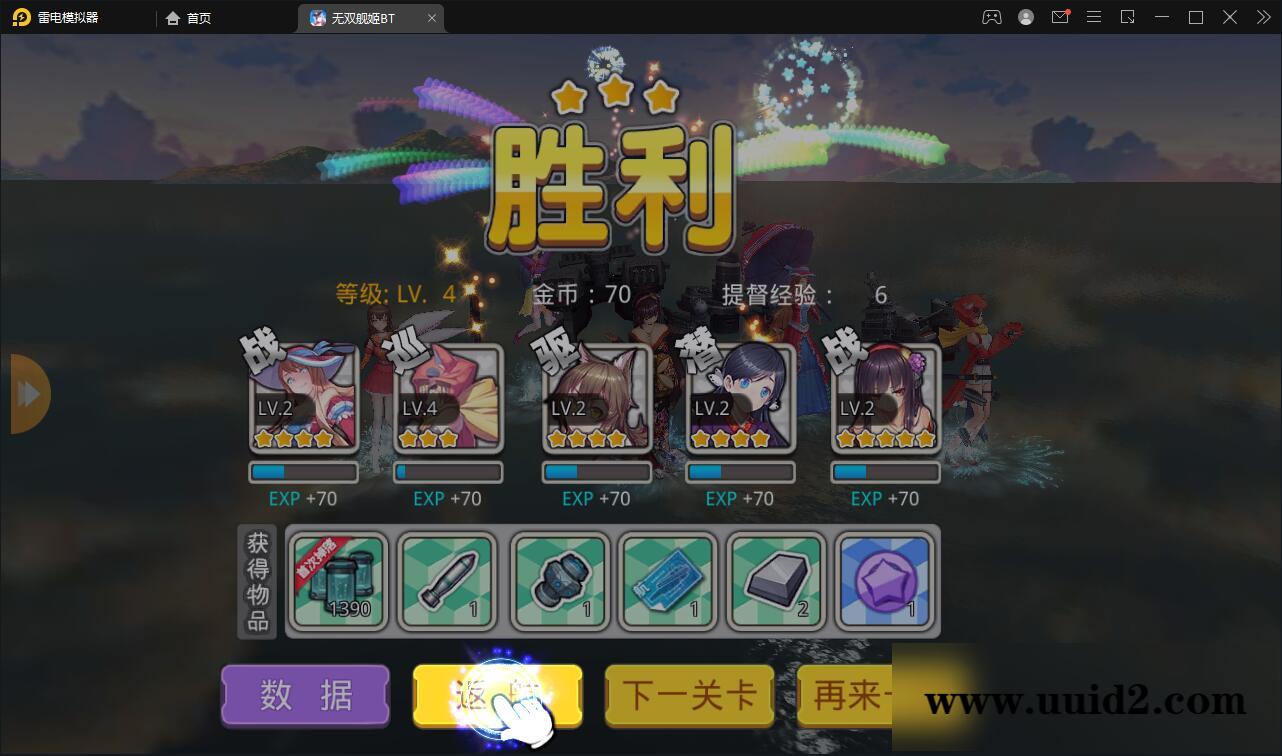Image resolution: width=1282 pixels, height=756 pixels.
Task: Click the 下一关卡 next stage button
Action: click(x=688, y=696)
